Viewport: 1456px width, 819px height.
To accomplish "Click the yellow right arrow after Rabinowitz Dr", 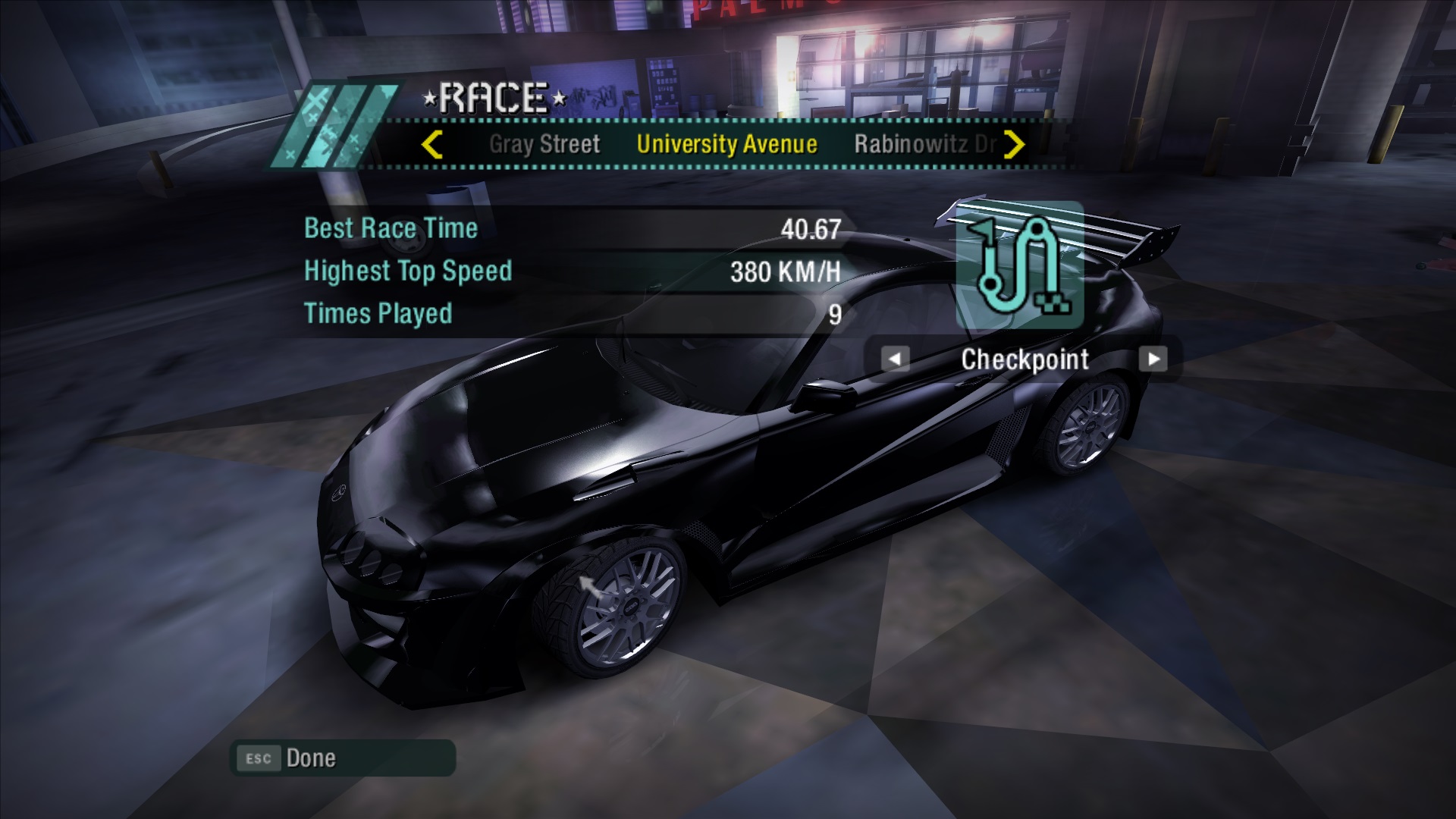I will pyautogui.click(x=1014, y=144).
